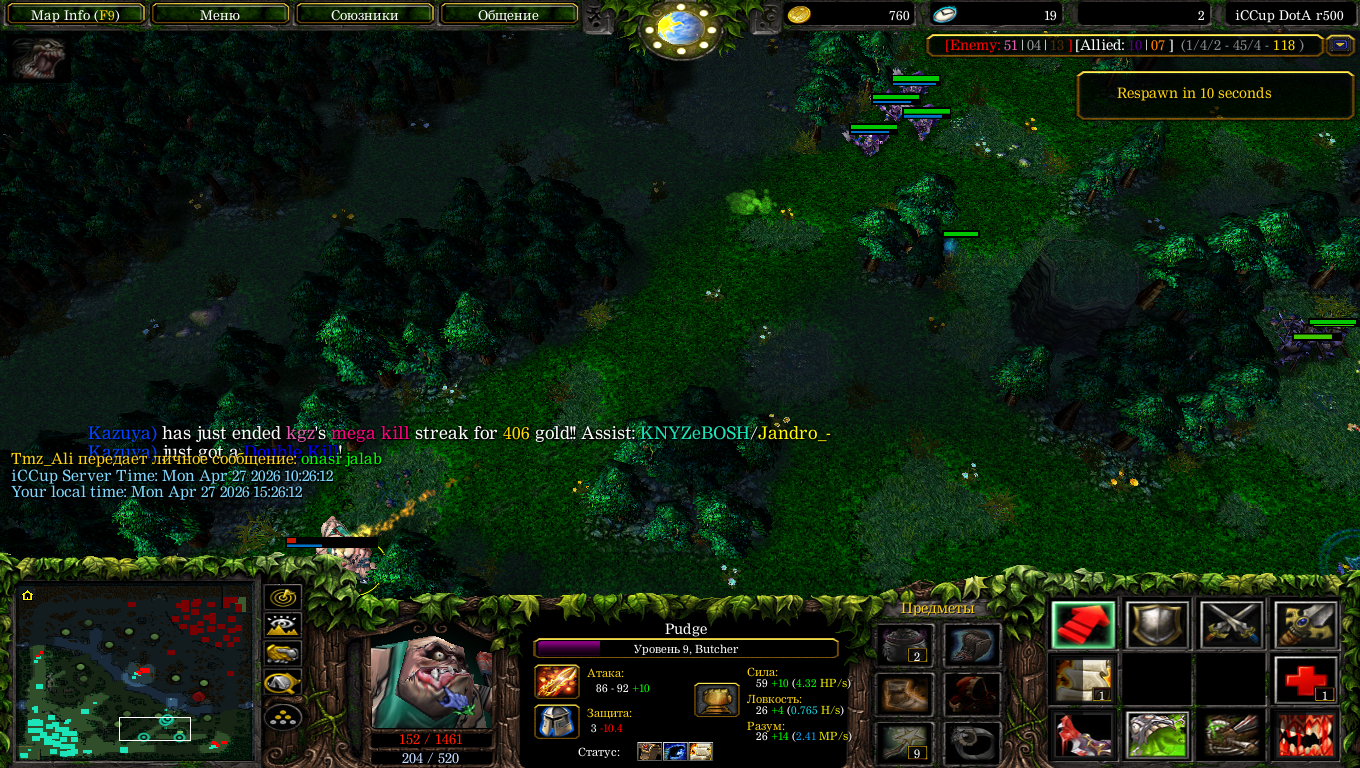Open the Меню game menu

pyautogui.click(x=220, y=15)
